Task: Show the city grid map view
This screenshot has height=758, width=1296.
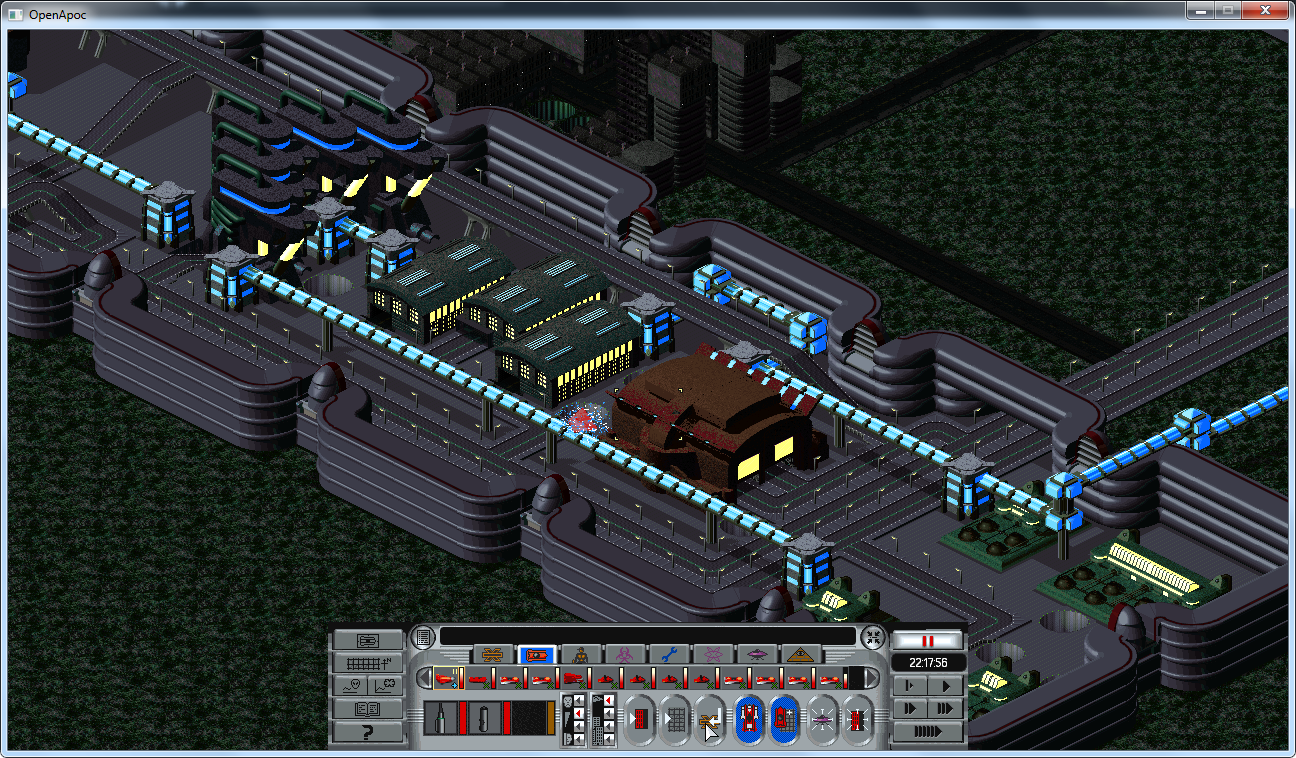Action: (x=368, y=663)
